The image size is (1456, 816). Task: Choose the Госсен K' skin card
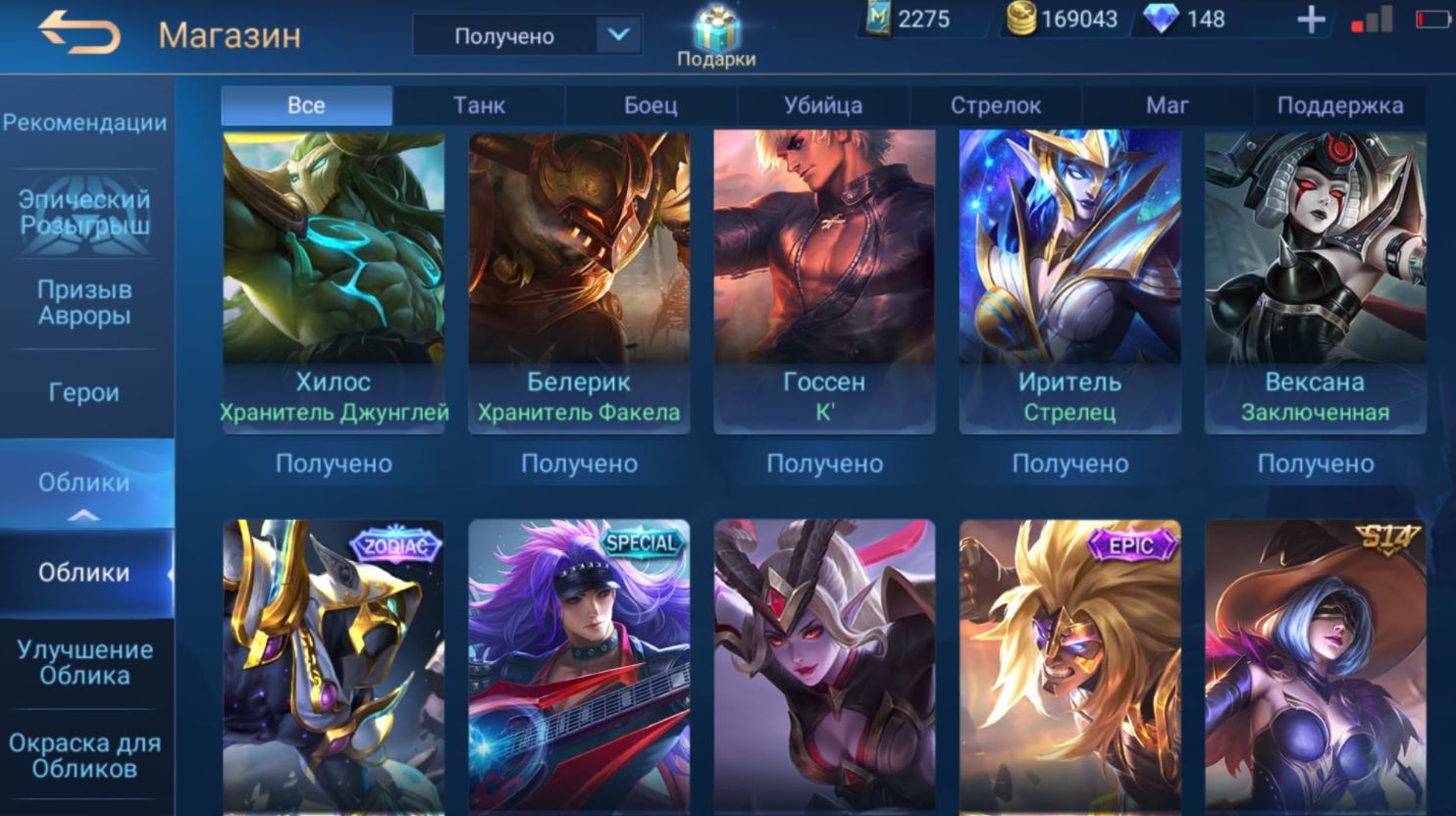[x=824, y=280]
